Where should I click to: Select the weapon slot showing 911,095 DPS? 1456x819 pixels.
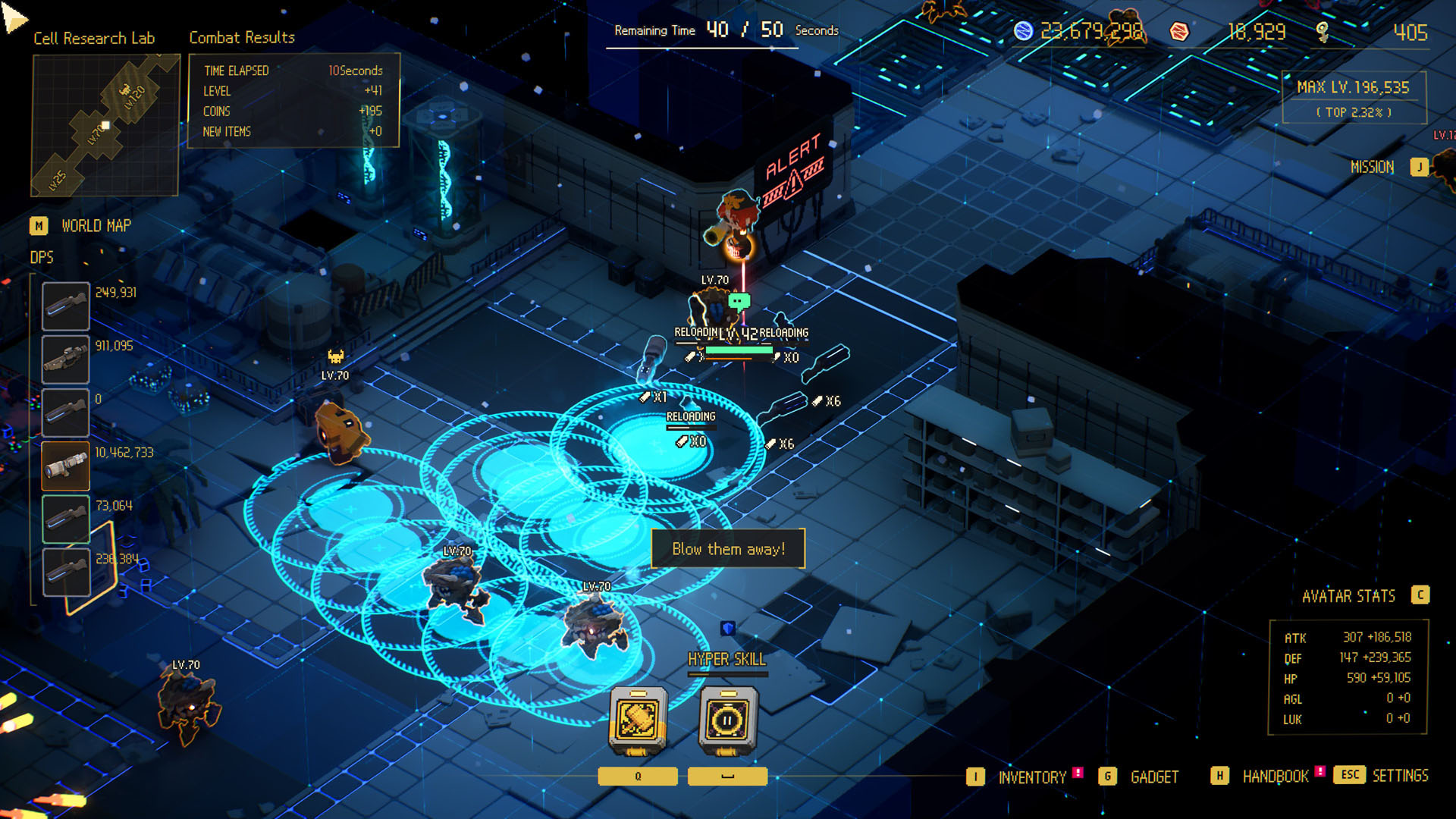tap(65, 359)
